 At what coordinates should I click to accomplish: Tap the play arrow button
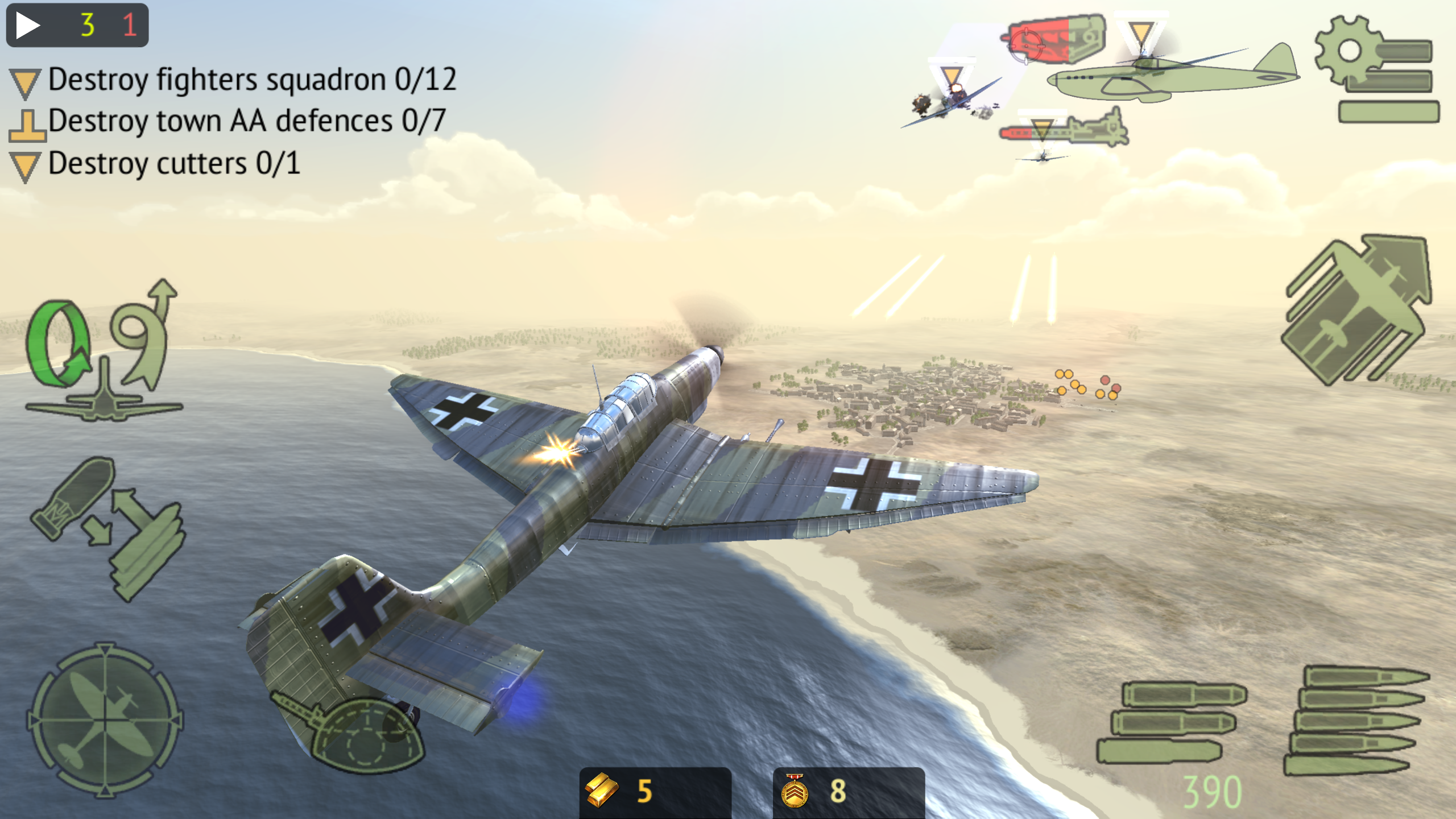coord(27,26)
